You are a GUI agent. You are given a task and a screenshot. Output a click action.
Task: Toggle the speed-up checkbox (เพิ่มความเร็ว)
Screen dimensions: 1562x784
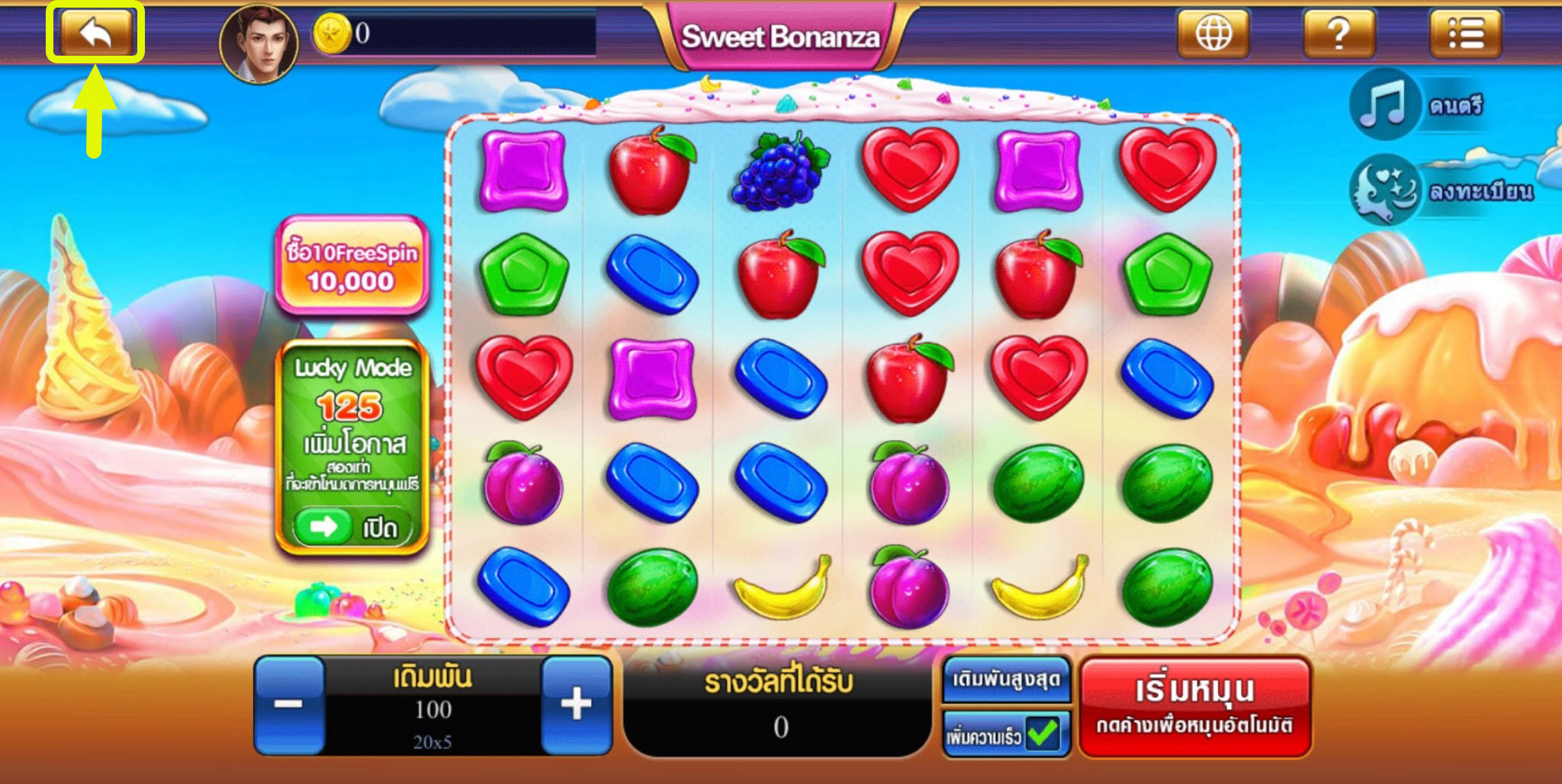click(1042, 735)
